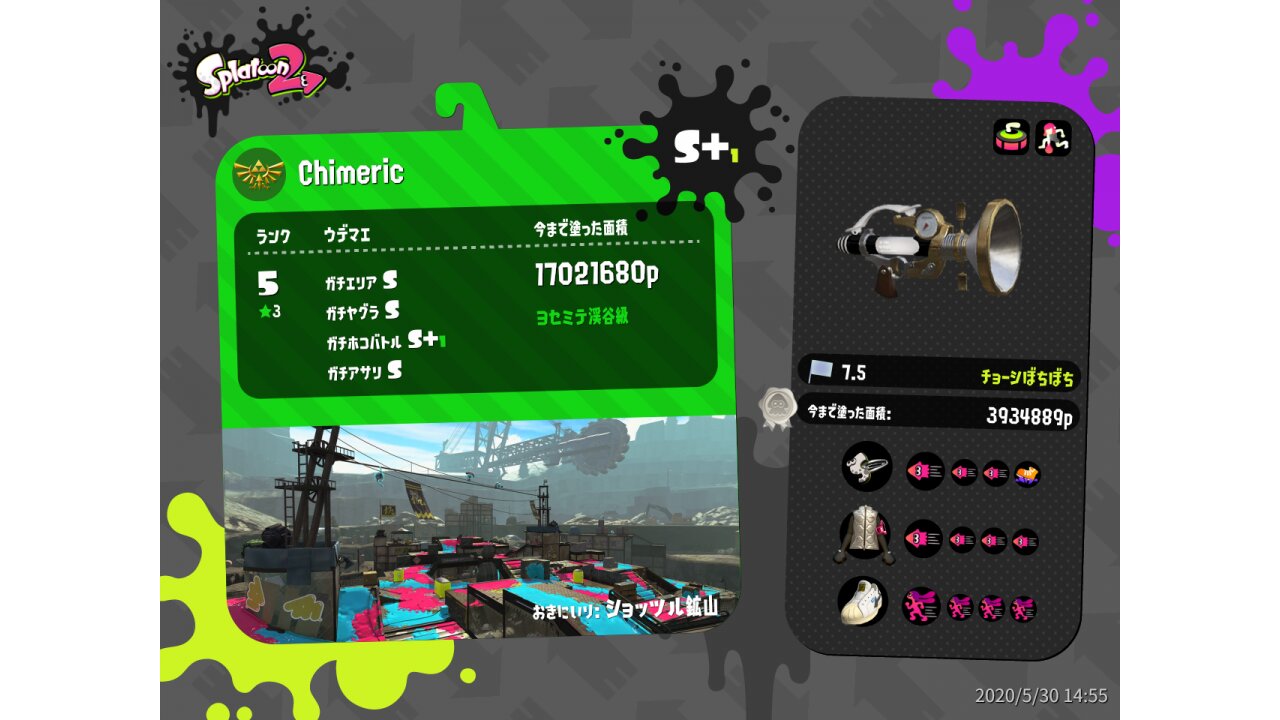The image size is (1280, 720).
Task: Select the large main ability icon beside the sneakers
Action: tap(921, 606)
